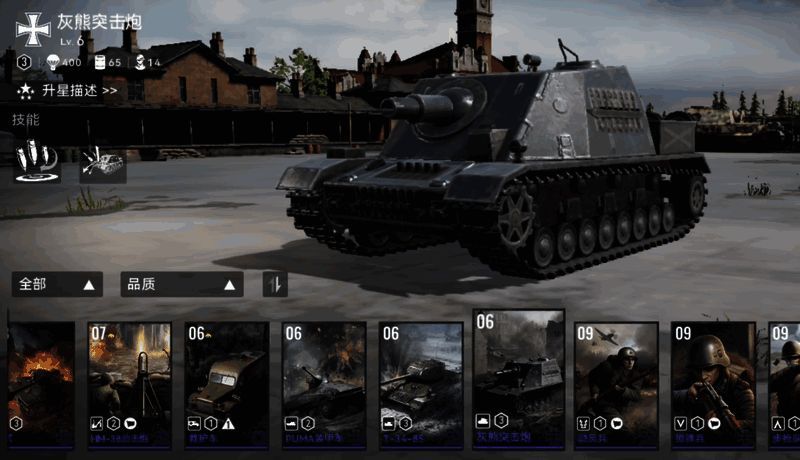Select the level 07 mortar unit card
Viewport: 800px width, 460px height.
pos(129,383)
